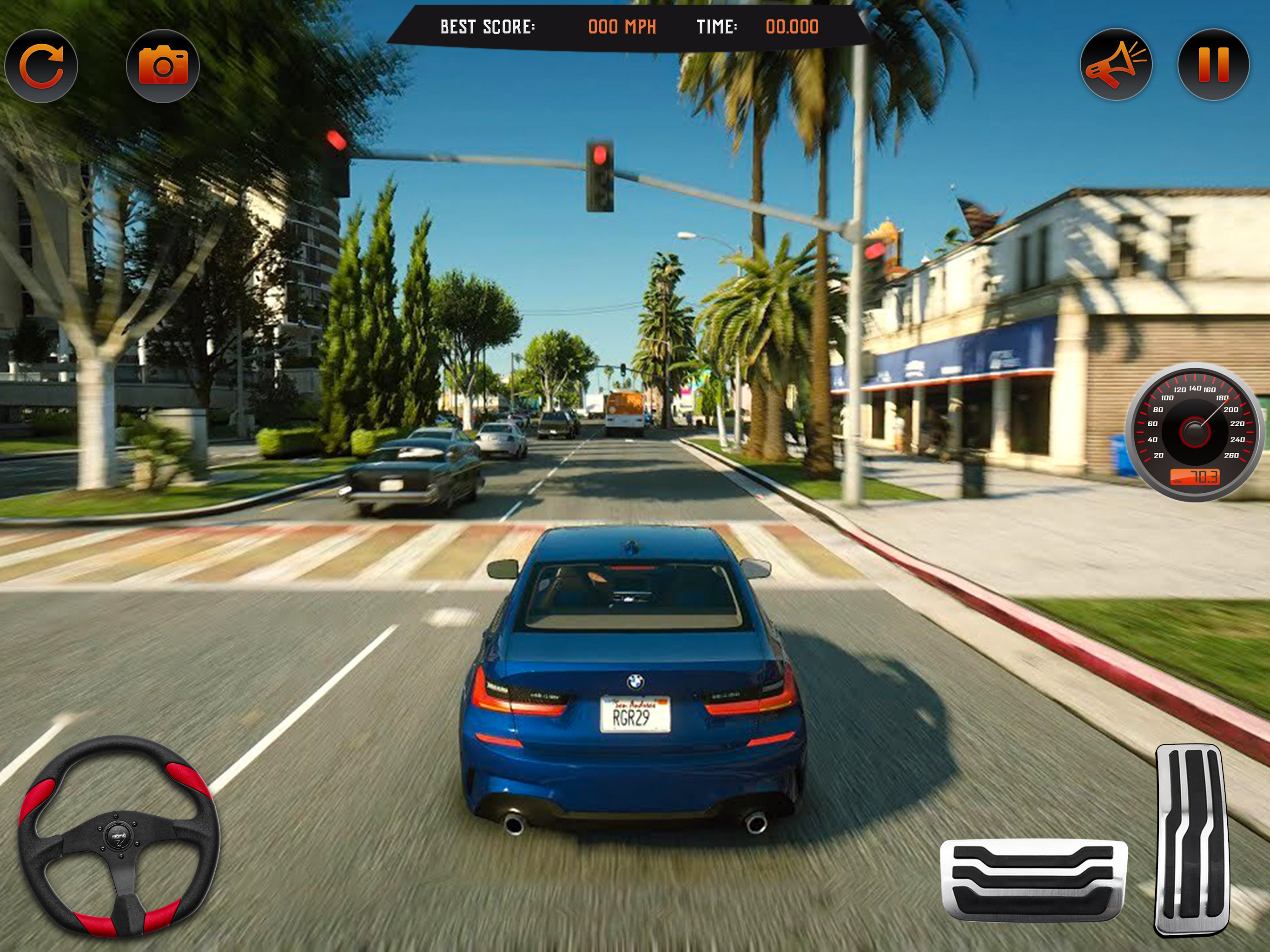This screenshot has width=1270, height=952.
Task: Sound the megaphone horn button
Action: click(1116, 65)
